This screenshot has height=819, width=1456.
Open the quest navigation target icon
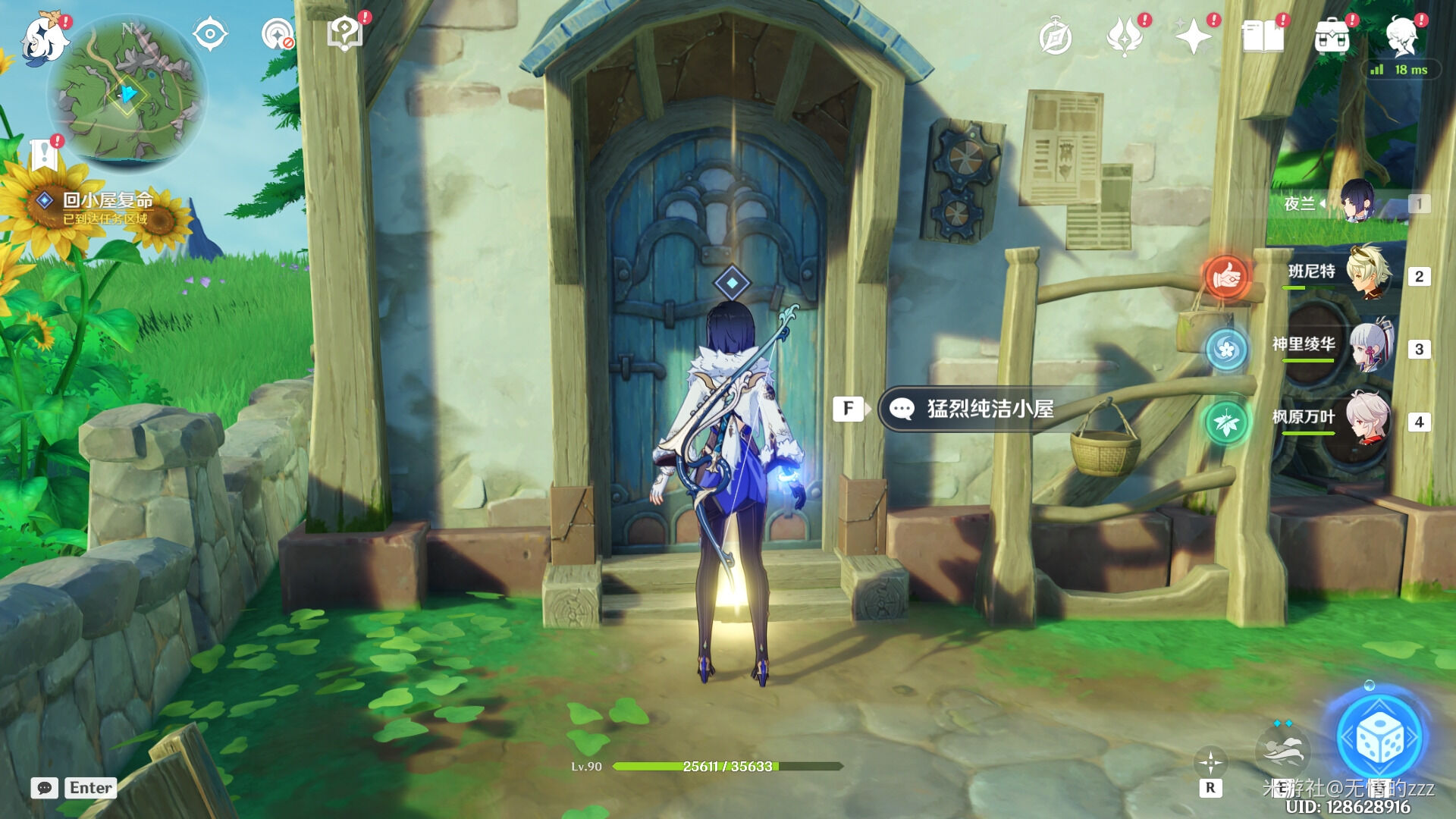click(210, 34)
